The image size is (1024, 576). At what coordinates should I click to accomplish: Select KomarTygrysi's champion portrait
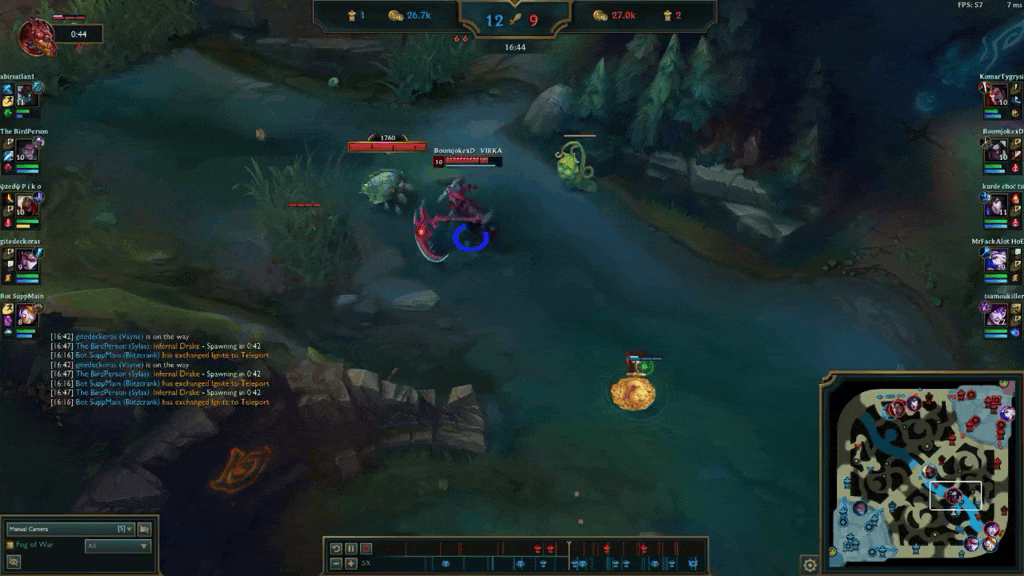(997, 96)
